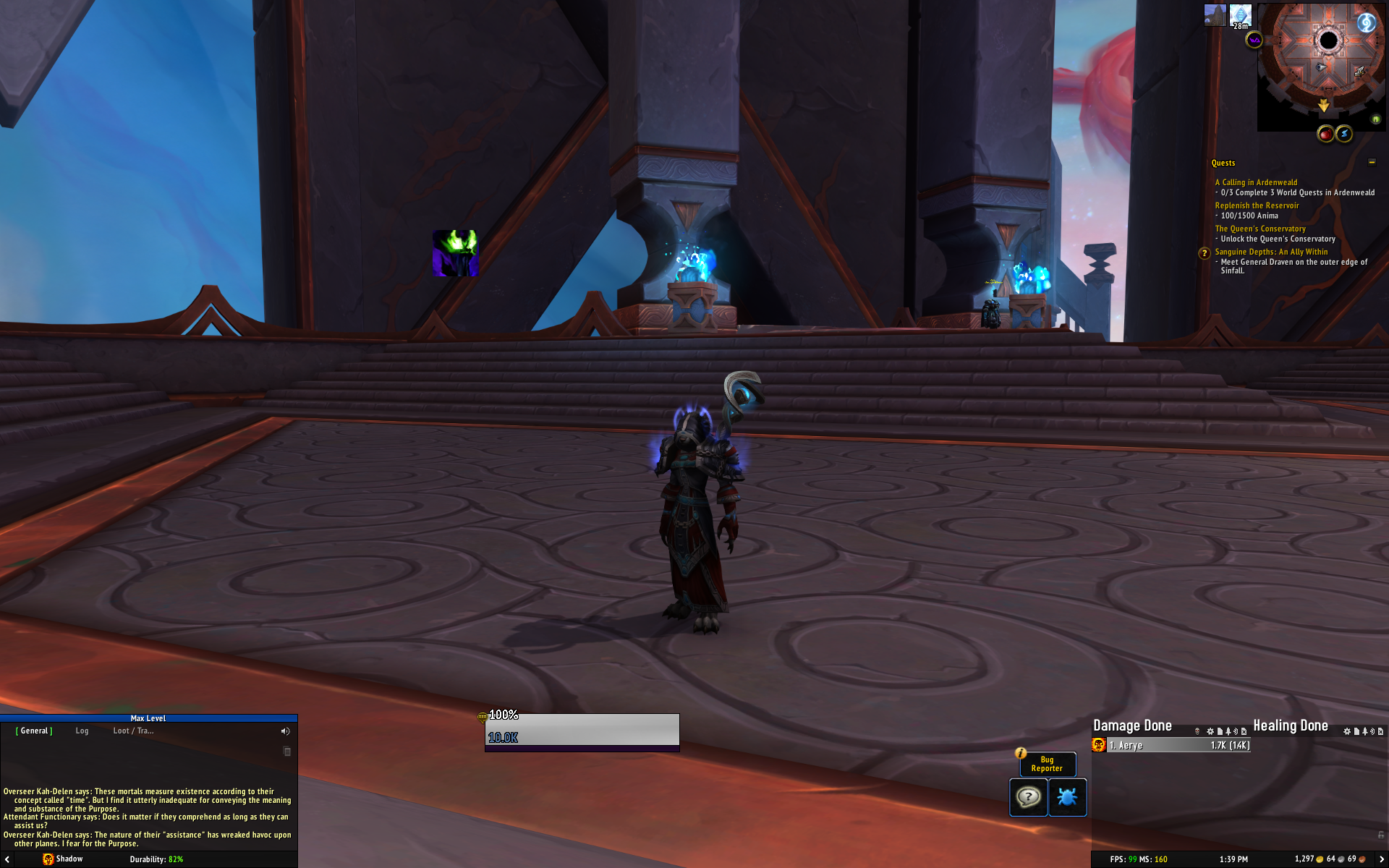Click the blue bug report icon
Image resolution: width=1389 pixels, height=868 pixels.
point(1067,797)
